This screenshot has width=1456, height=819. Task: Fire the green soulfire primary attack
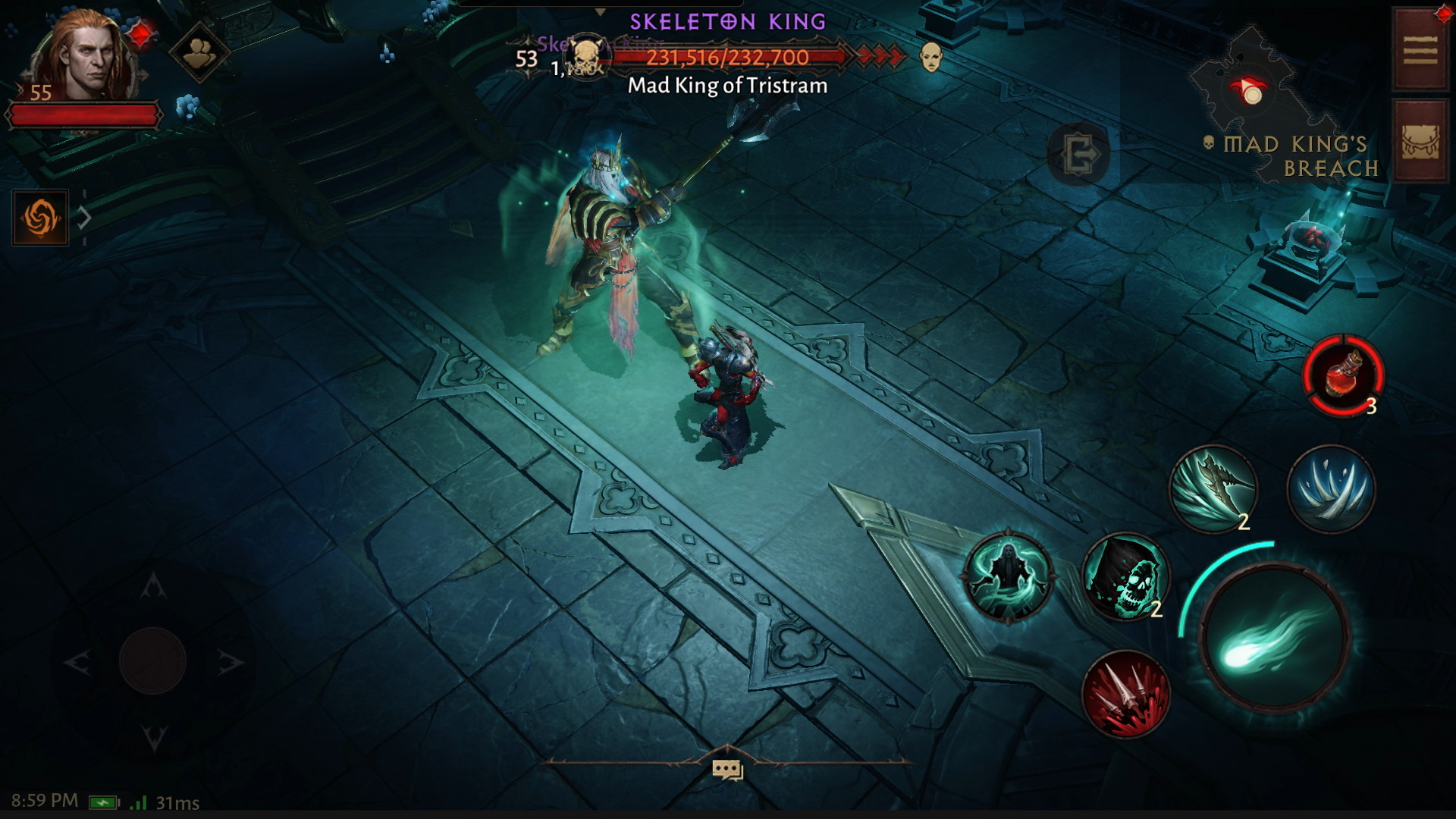point(1274,639)
